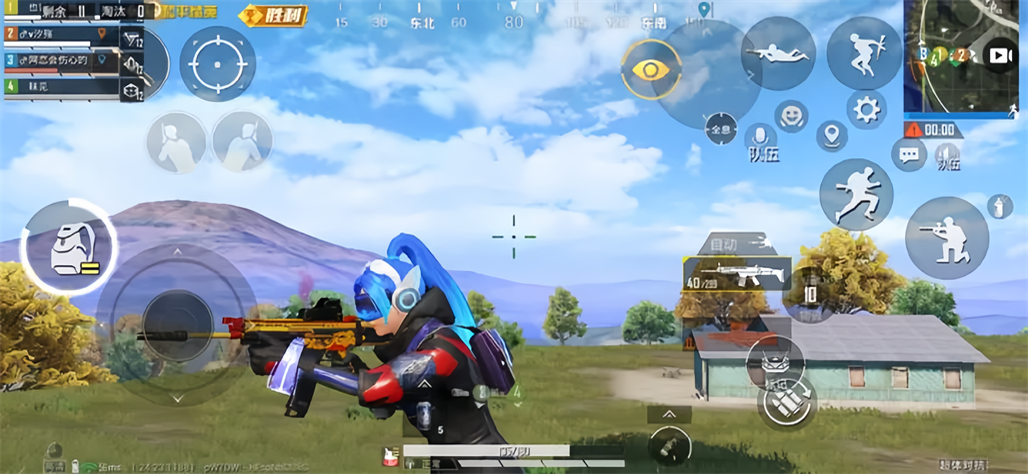Tap the video record camera button
The height and width of the screenshot is (474, 1028).
tap(1000, 56)
